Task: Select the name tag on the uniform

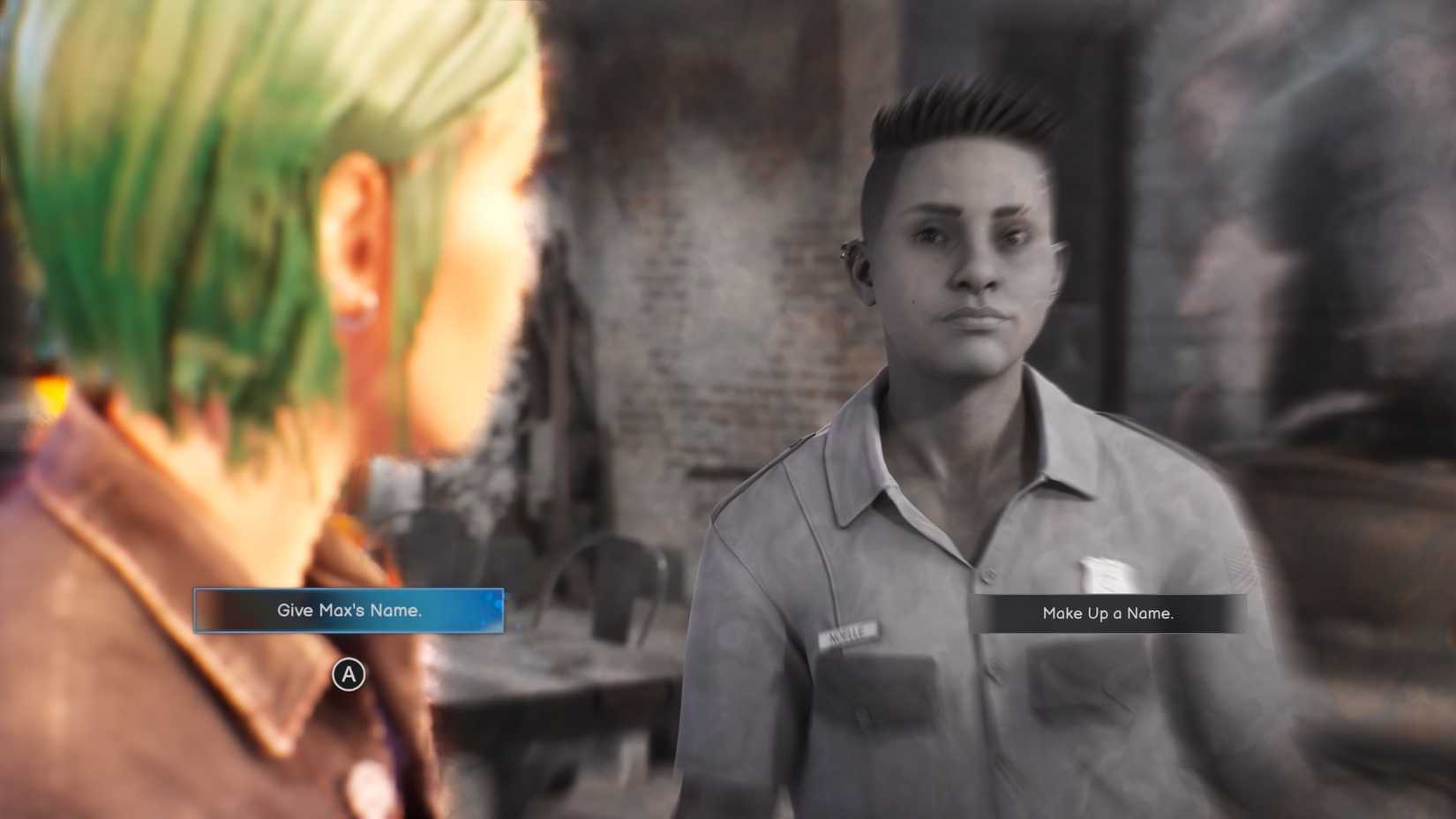Action: [x=847, y=632]
